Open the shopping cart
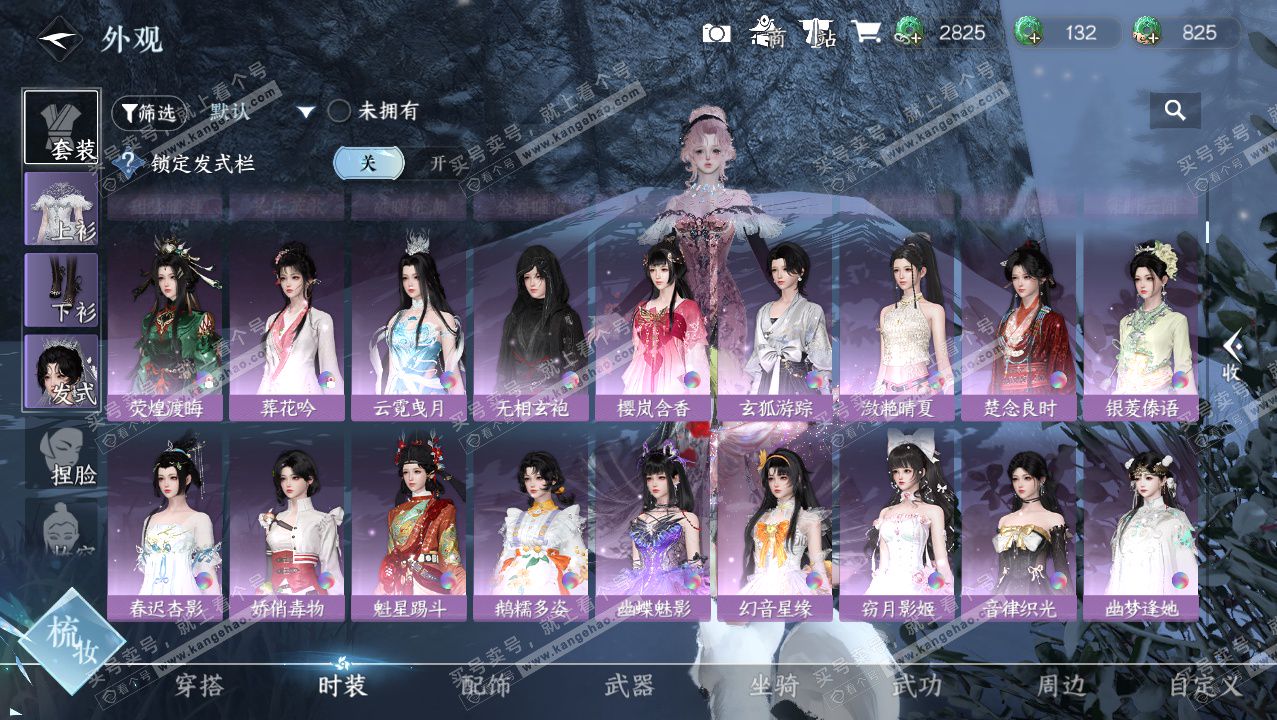The image size is (1277, 720). (865, 33)
